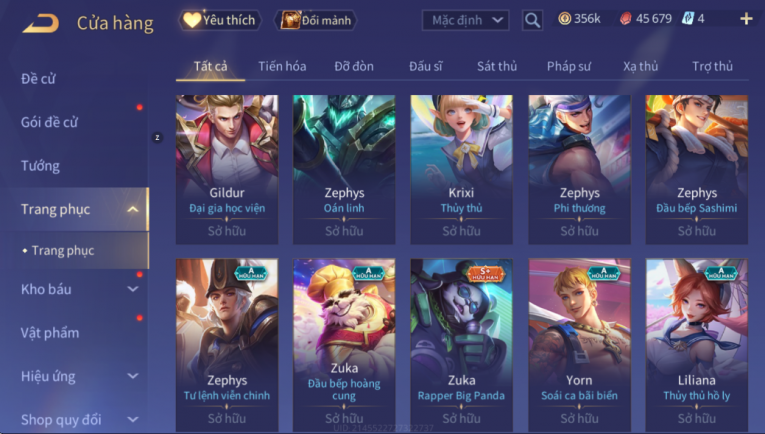Open Đề cử in the sidebar
The width and height of the screenshot is (765, 434).
click(x=38, y=79)
